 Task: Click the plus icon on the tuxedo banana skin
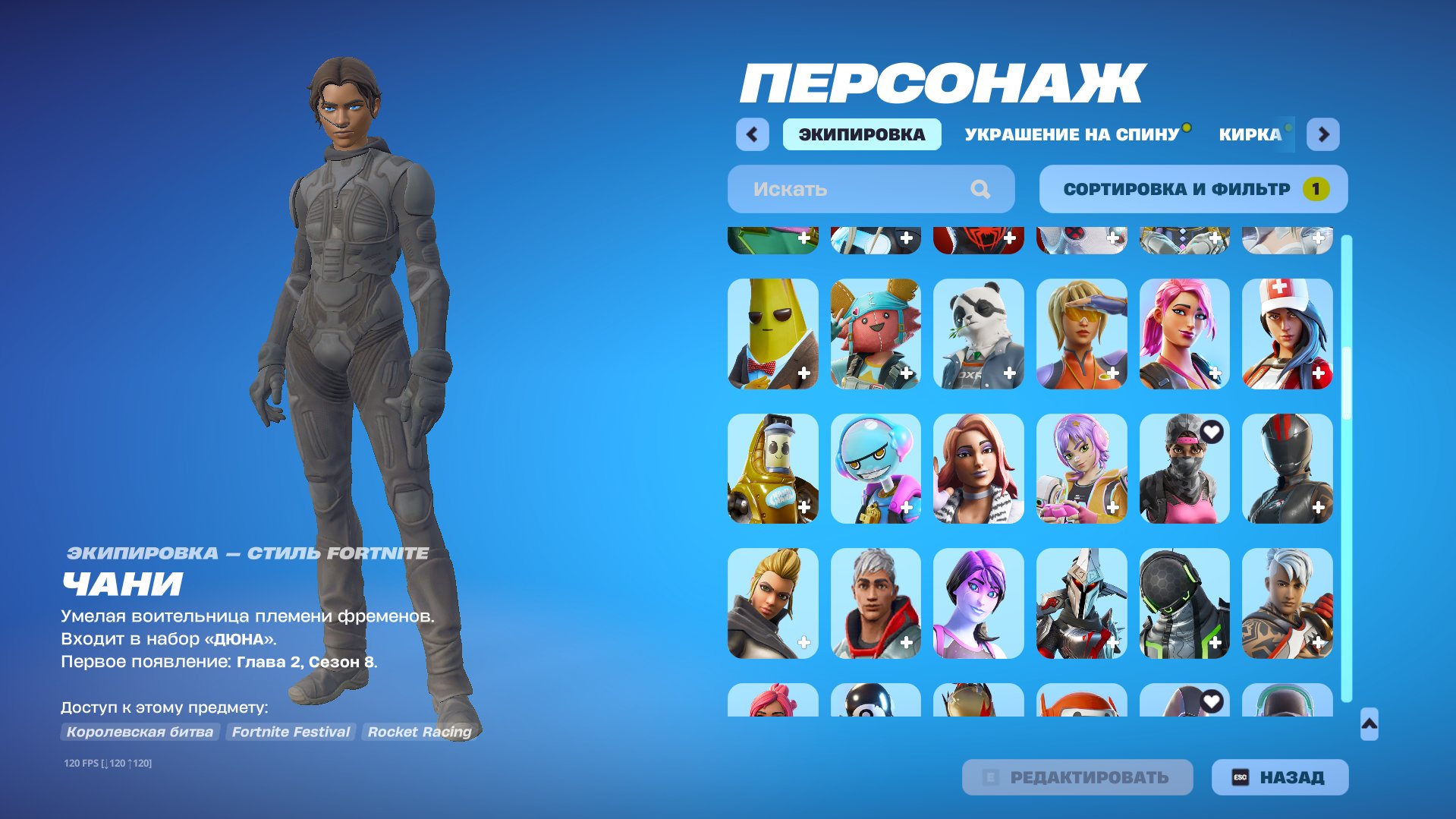click(803, 373)
